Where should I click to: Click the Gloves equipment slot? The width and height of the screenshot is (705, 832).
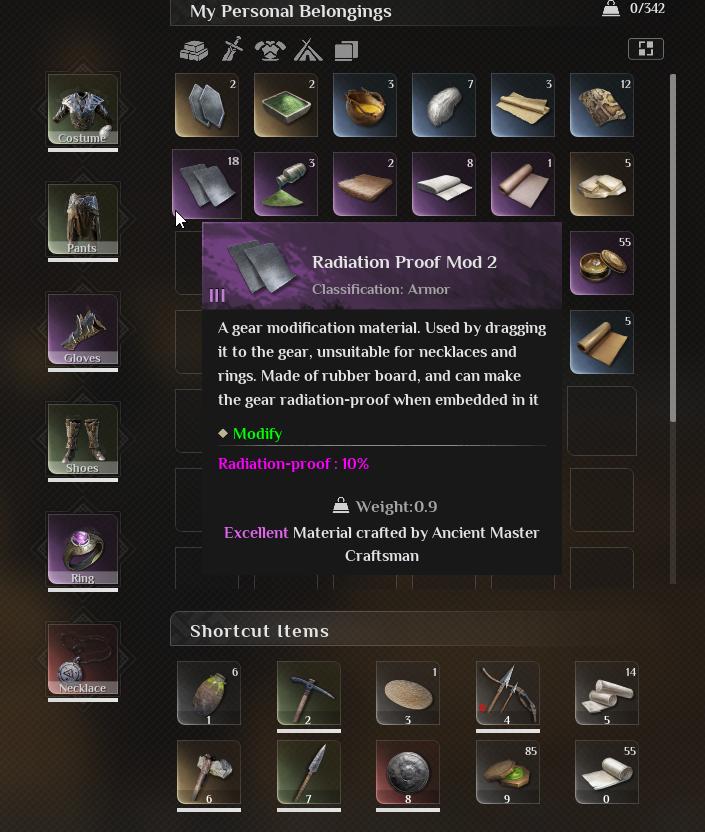coord(83,329)
